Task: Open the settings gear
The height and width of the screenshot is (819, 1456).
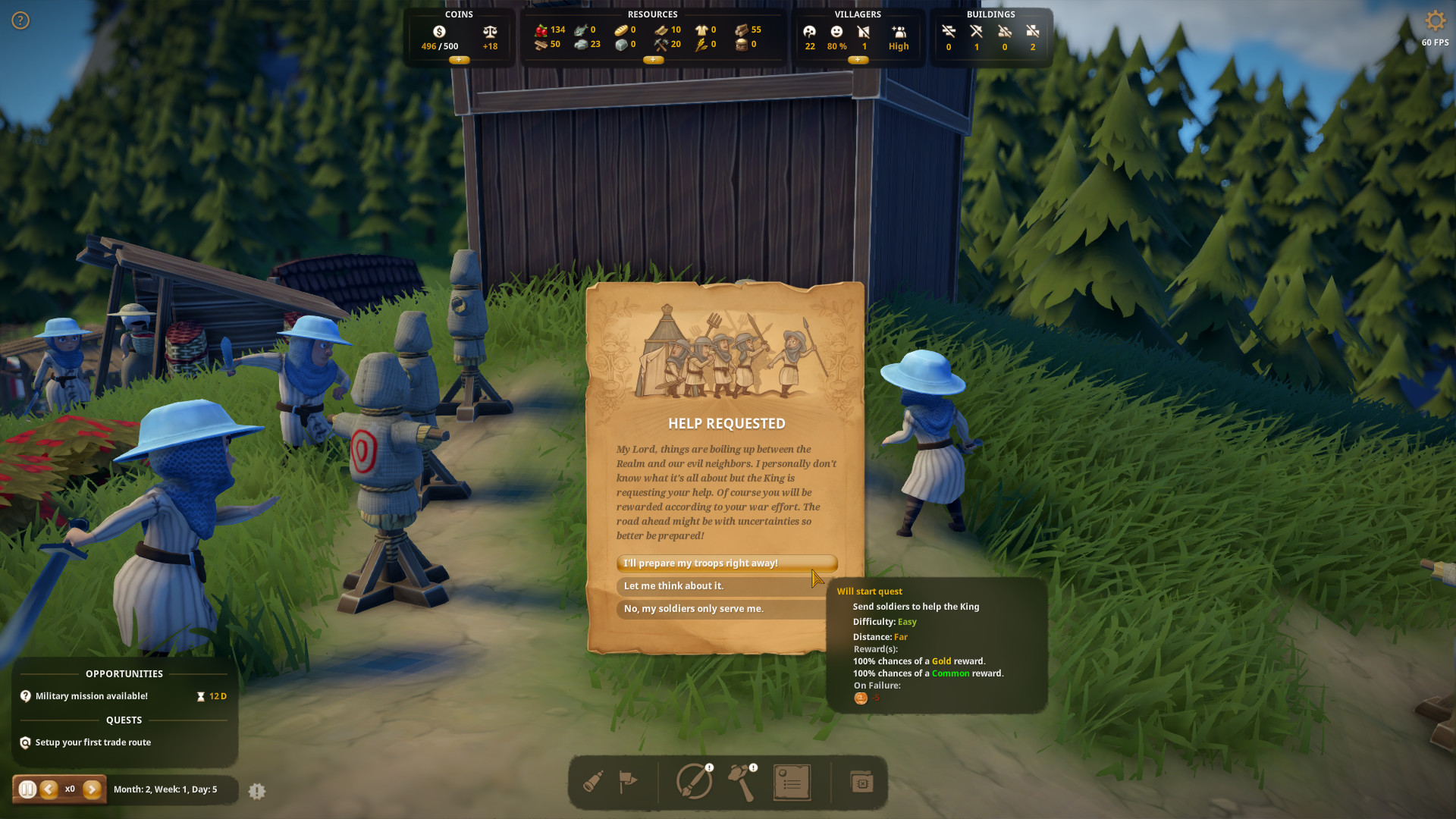Action: pos(1435,20)
